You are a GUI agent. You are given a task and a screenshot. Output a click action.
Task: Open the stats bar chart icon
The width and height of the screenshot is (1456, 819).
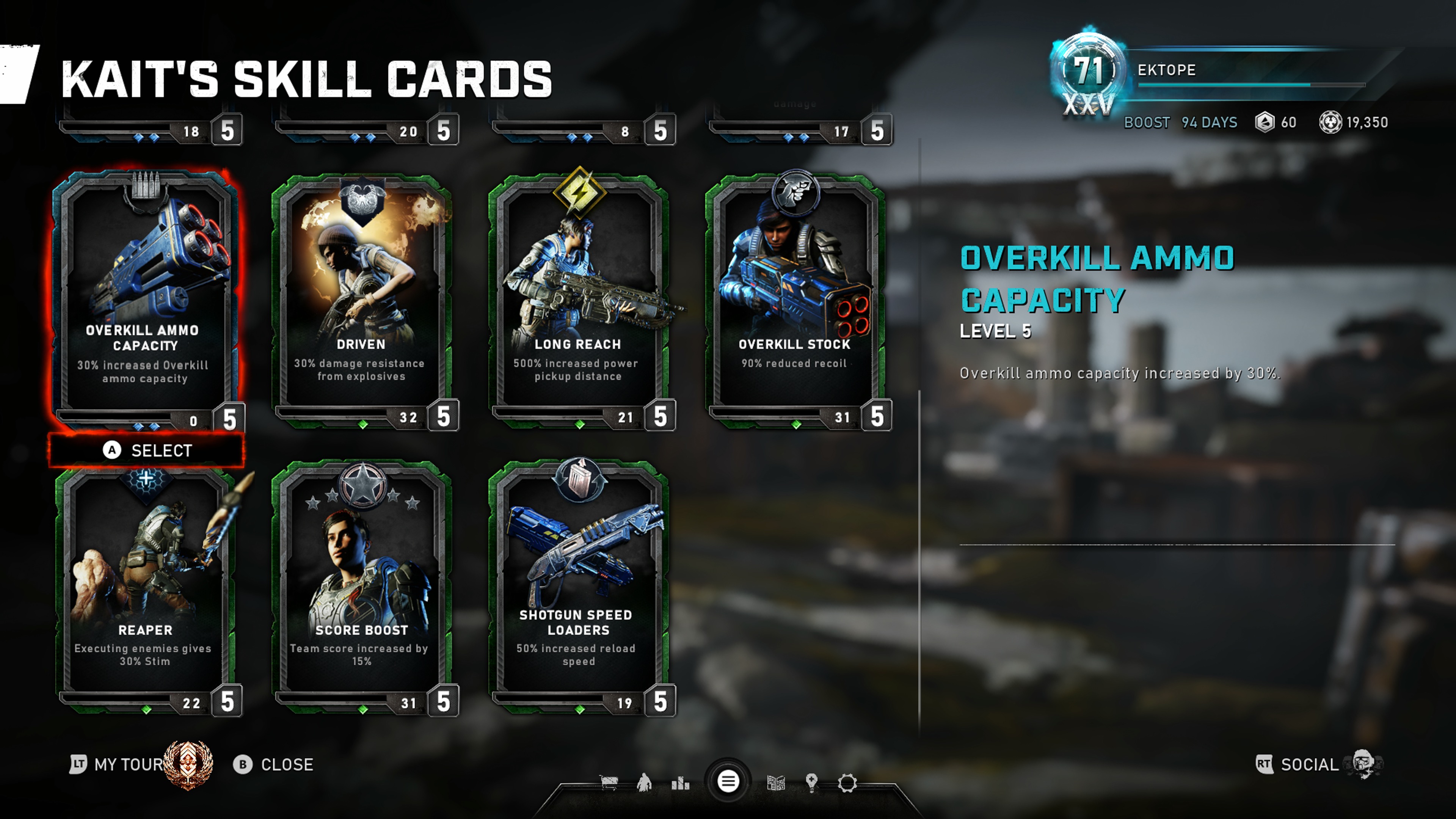pos(681,783)
